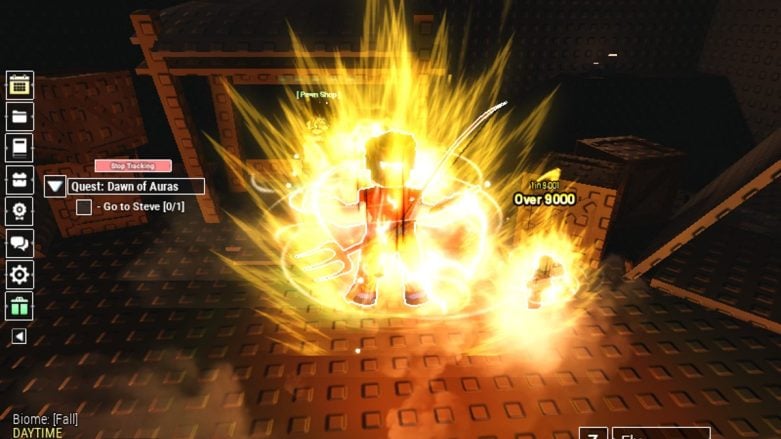Open the achievements badge icon
The image size is (781, 439).
click(20, 211)
